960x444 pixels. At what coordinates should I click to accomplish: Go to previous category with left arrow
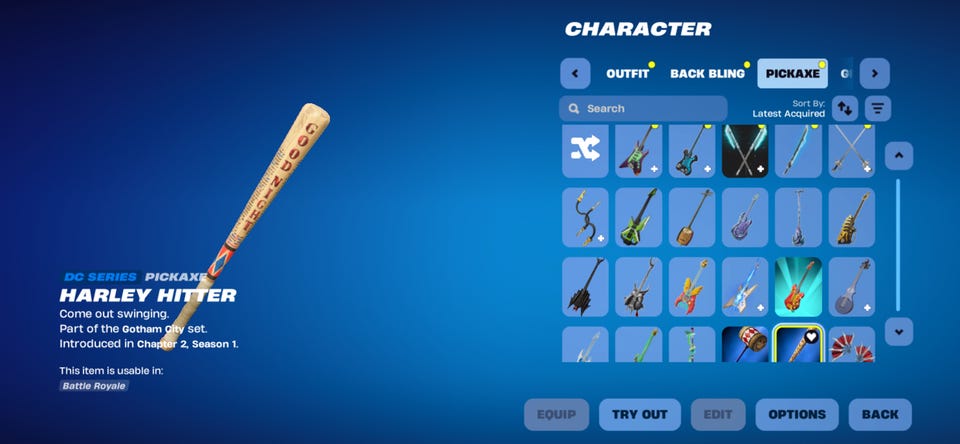575,73
